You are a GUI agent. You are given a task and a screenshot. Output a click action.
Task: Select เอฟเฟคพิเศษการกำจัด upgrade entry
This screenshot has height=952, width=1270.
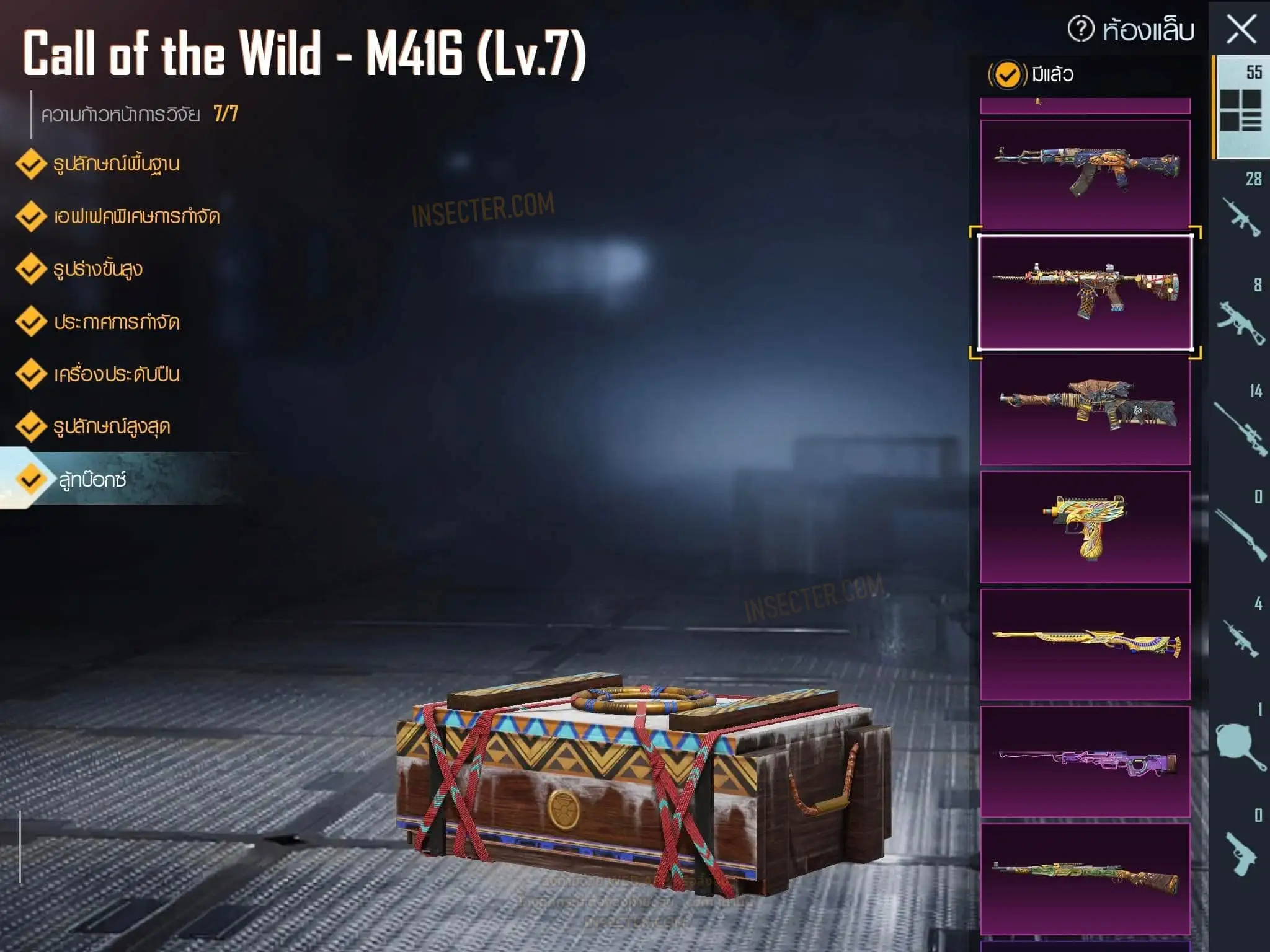click(136, 217)
